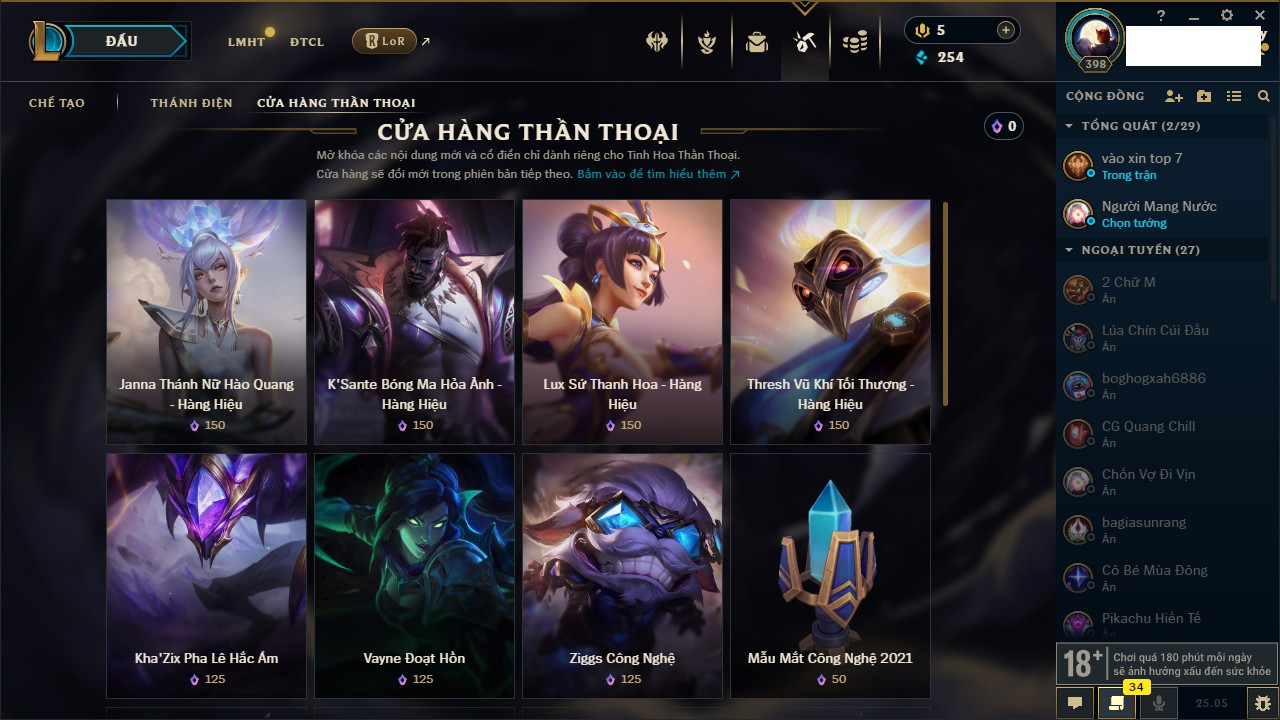1280x720 pixels.
Task: Select the Ziggs Công Nghệ skin
Action: (x=622, y=575)
